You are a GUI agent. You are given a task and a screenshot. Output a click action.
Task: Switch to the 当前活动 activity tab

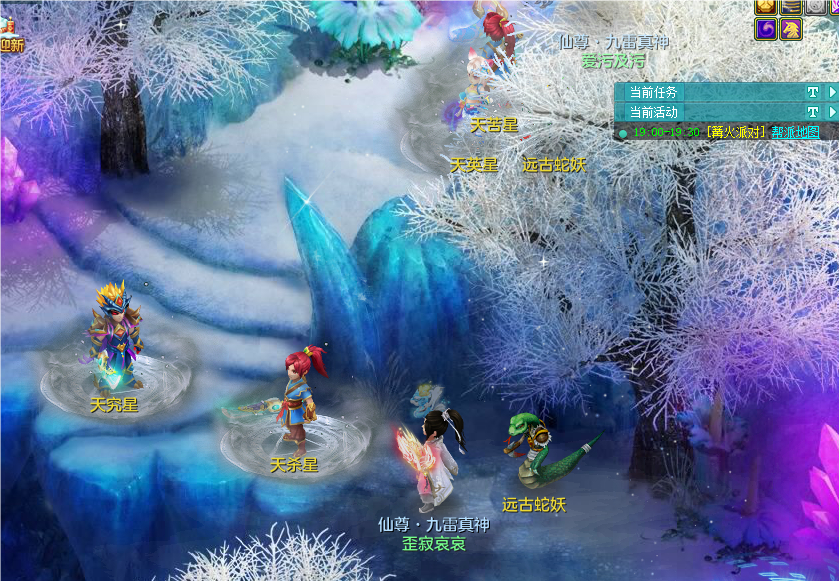click(x=653, y=112)
